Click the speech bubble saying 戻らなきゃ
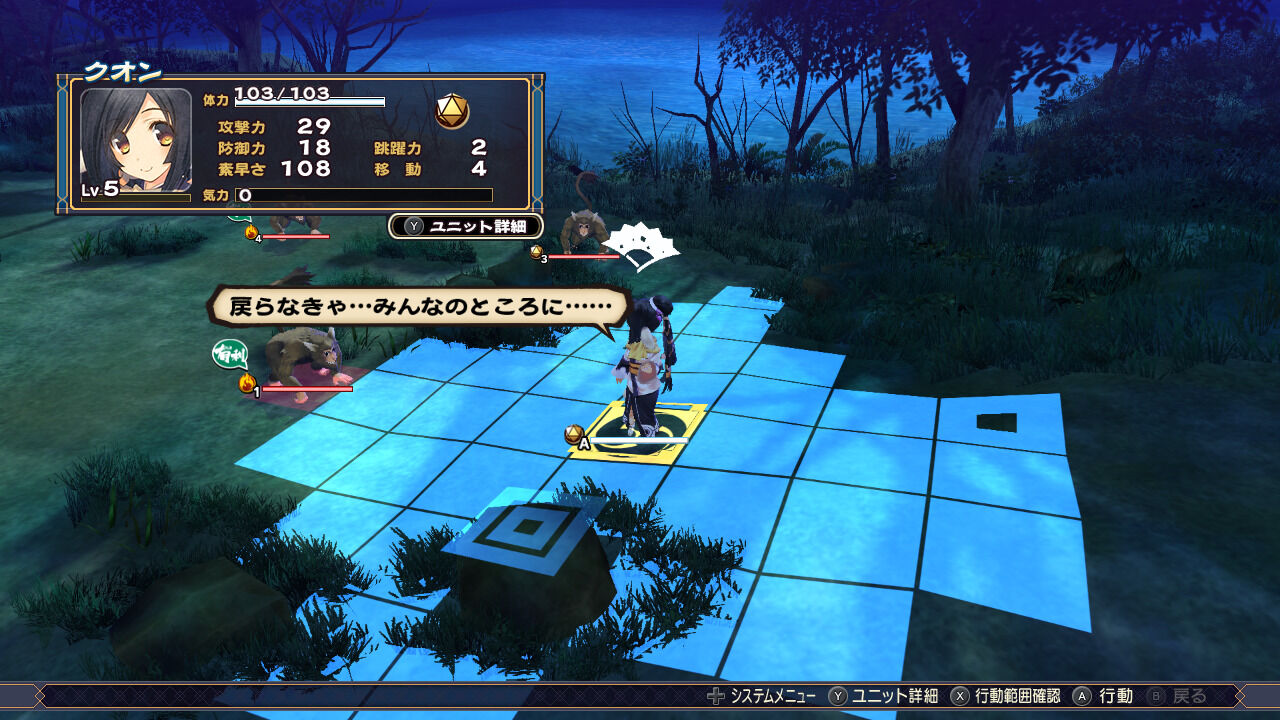The height and width of the screenshot is (720, 1280). coord(420,307)
